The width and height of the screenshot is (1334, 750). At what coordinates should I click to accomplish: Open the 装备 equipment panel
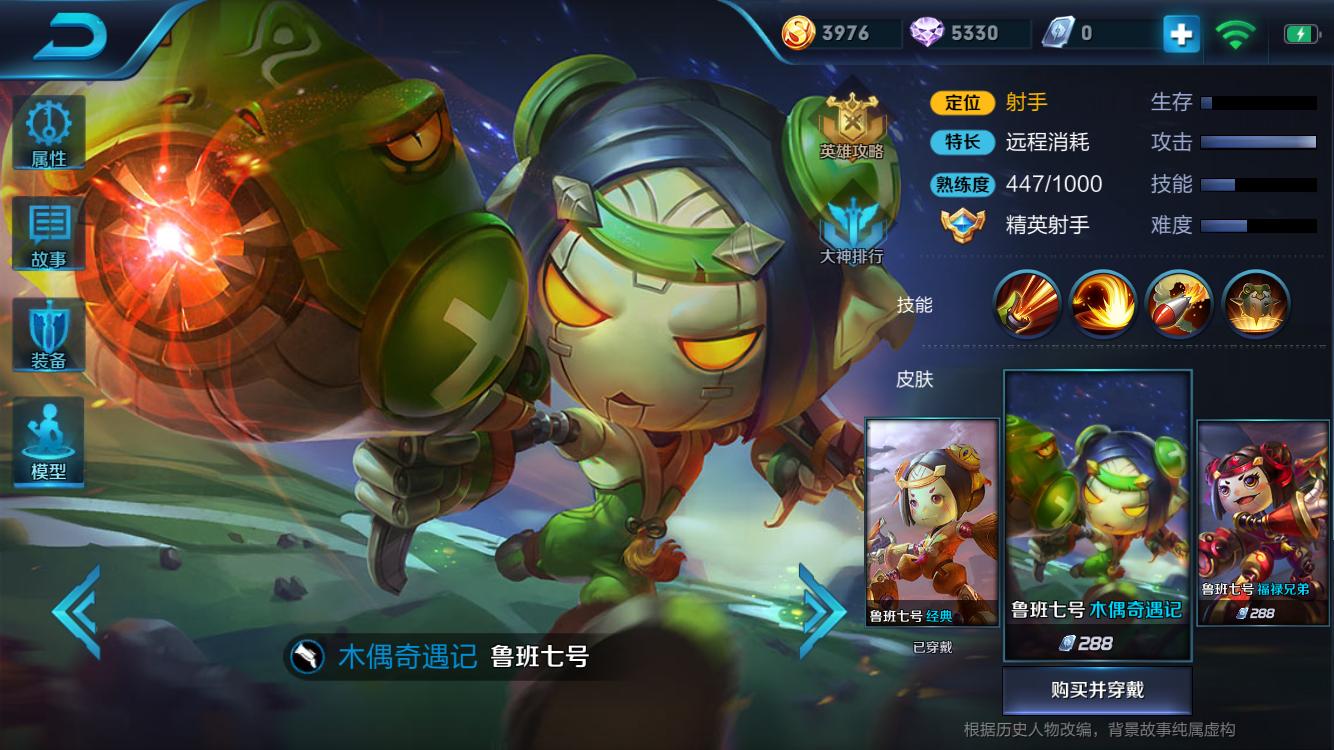[x=47, y=335]
